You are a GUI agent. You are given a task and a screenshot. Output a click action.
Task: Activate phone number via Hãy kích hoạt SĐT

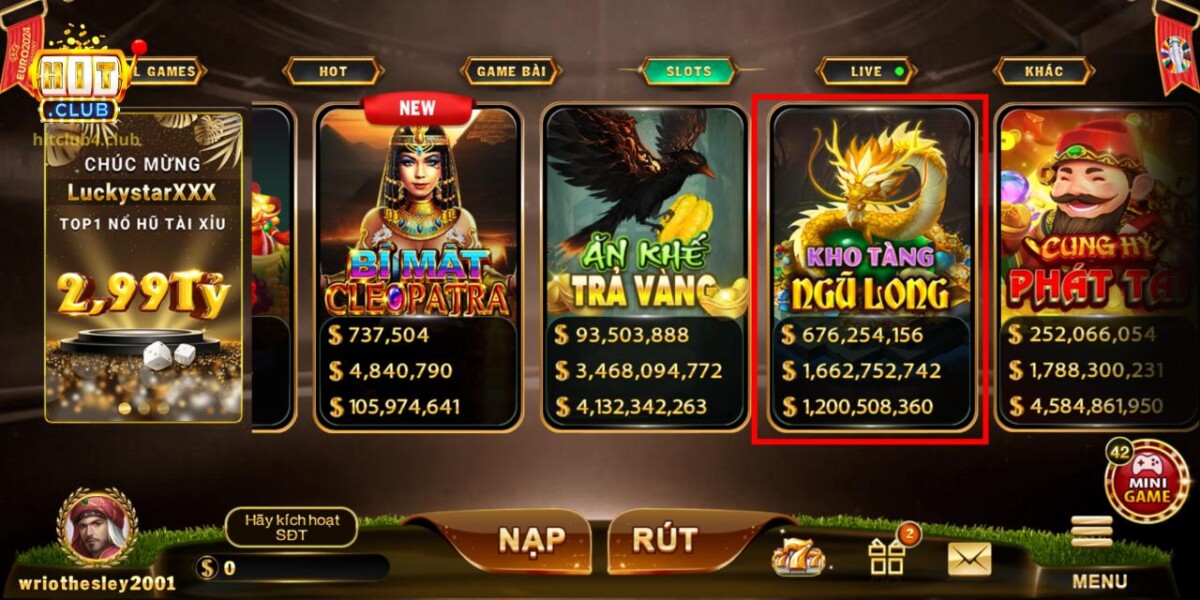[x=291, y=526]
